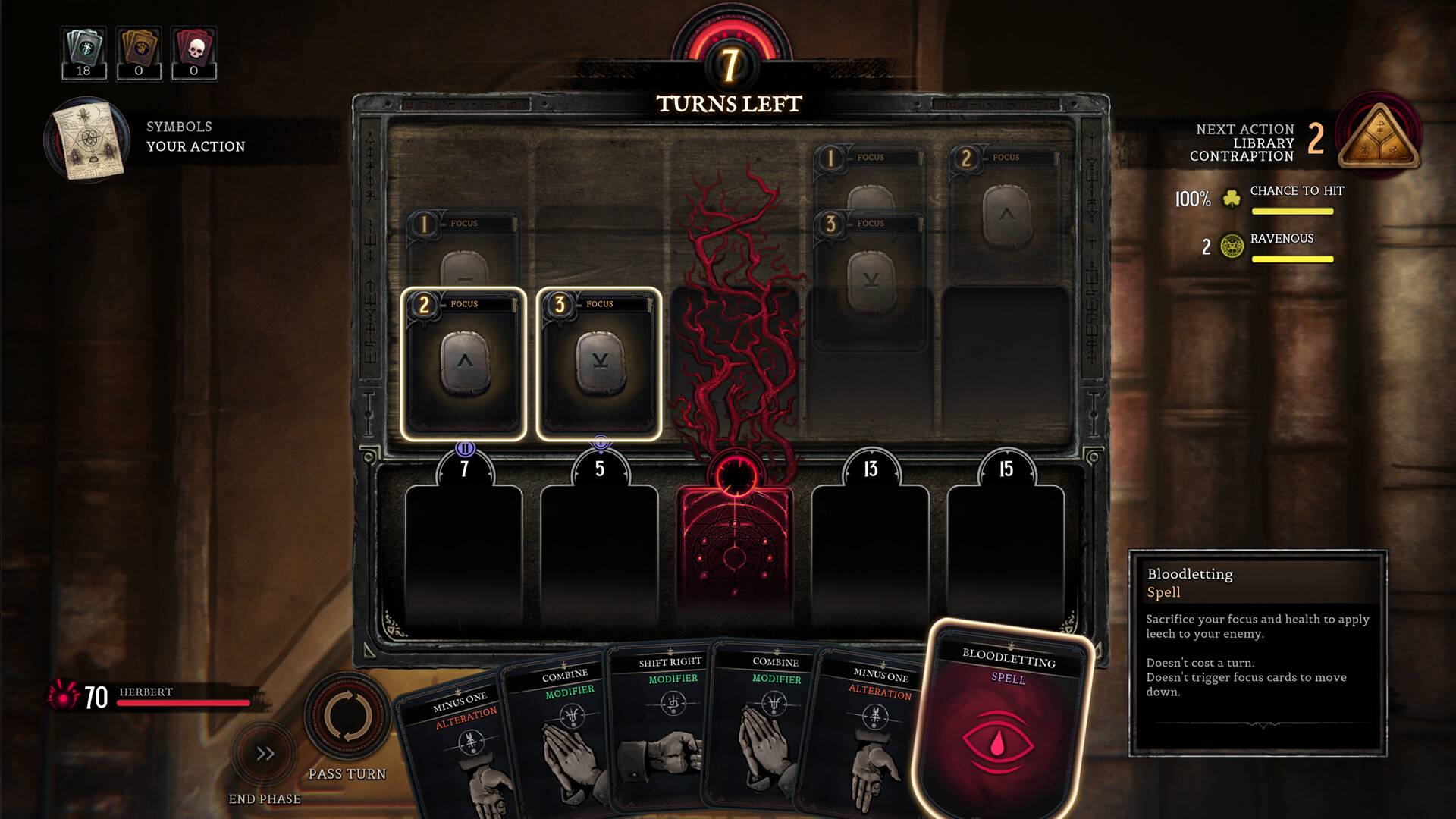Select the Library Contraption triangle emblem
1456x819 pixels.
pyautogui.click(x=1378, y=140)
